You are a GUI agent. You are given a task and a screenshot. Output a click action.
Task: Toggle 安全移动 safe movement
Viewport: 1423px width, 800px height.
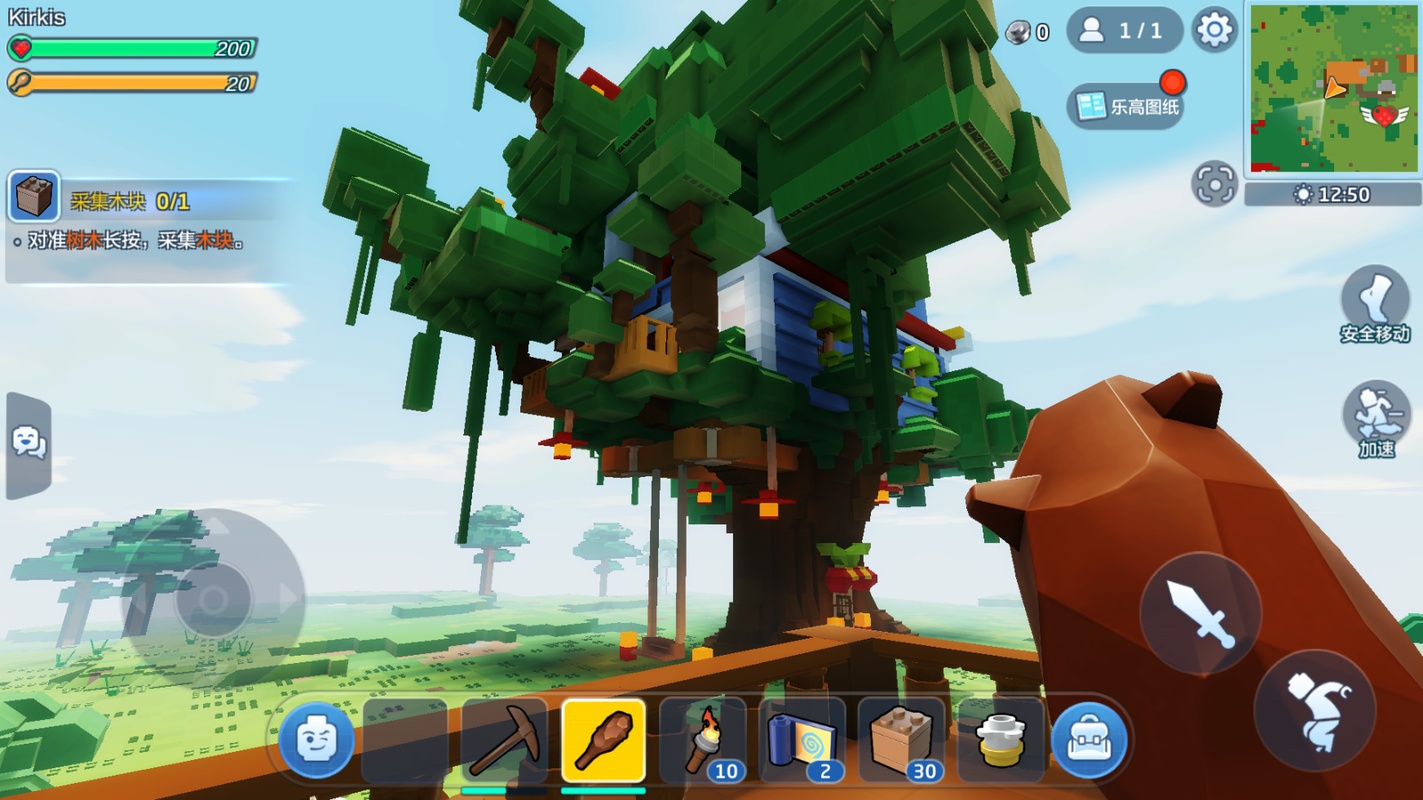pyautogui.click(x=1375, y=305)
